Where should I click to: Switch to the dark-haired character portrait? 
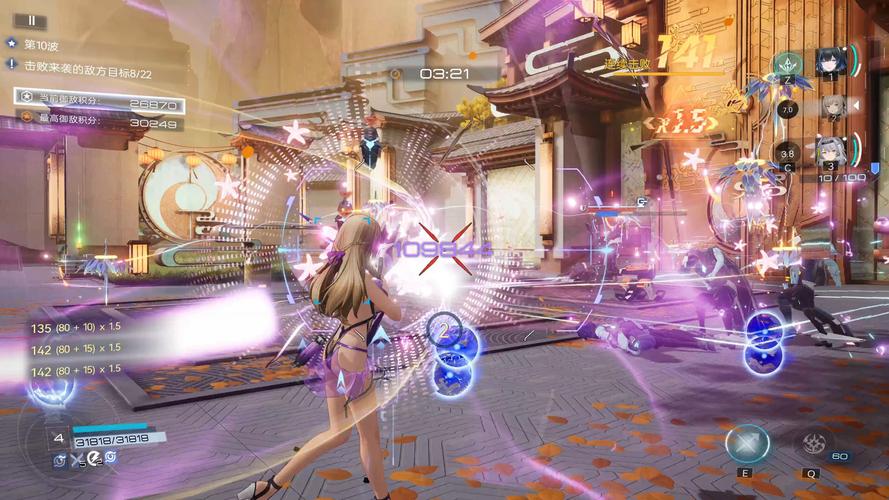point(830,62)
